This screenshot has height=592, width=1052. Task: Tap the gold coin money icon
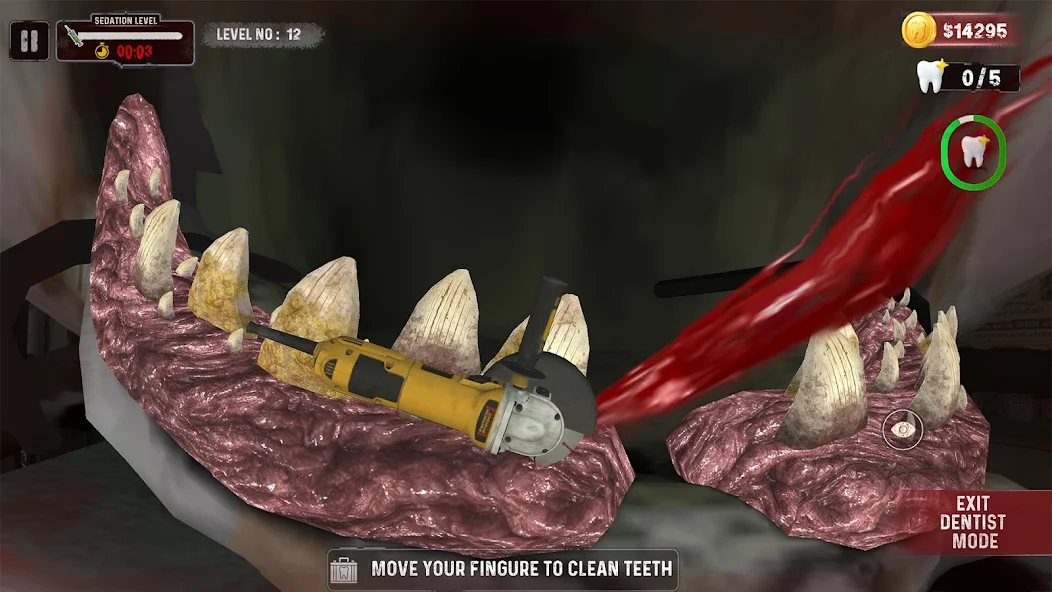coord(918,30)
